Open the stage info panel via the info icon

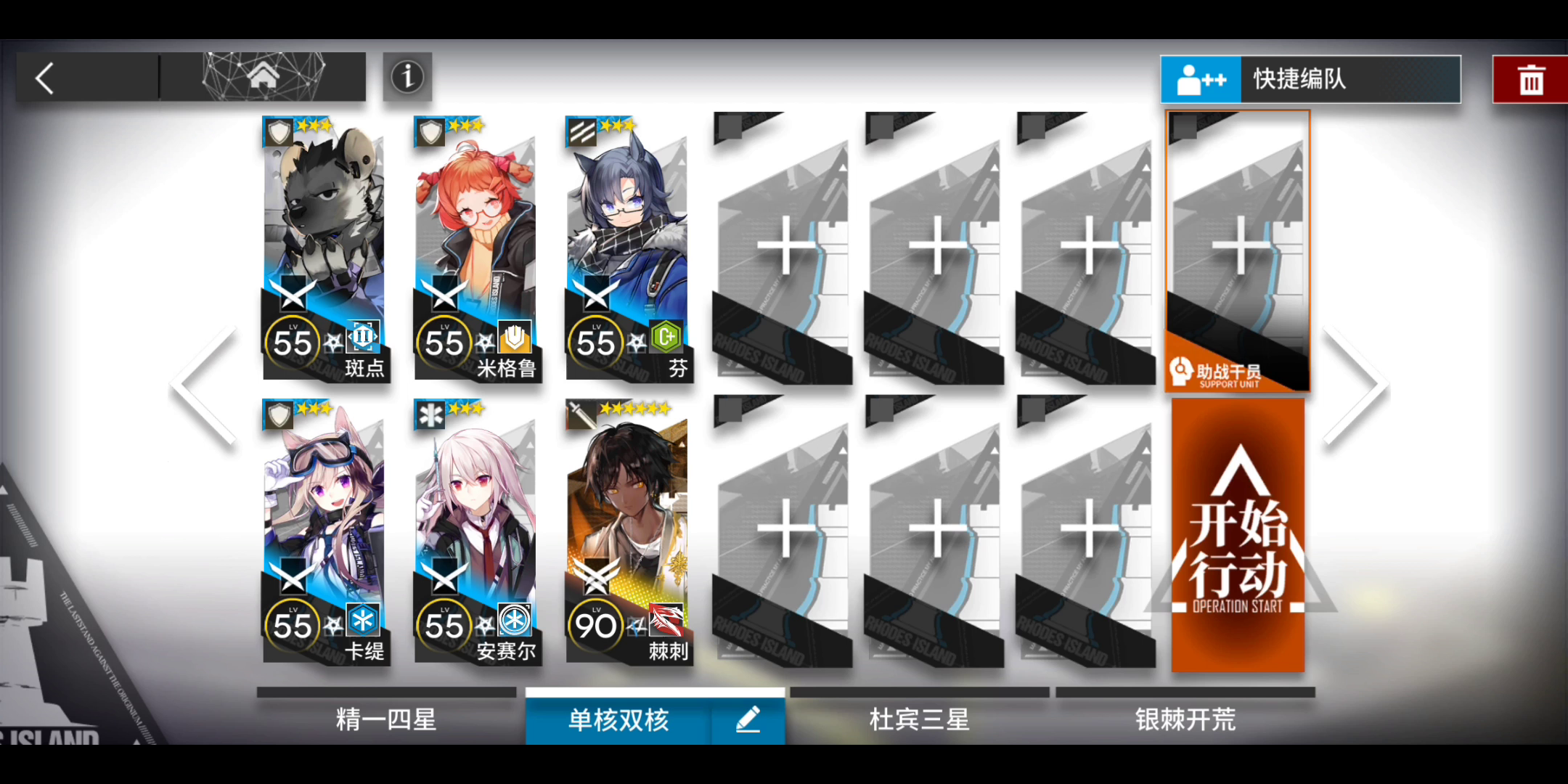pos(407,77)
